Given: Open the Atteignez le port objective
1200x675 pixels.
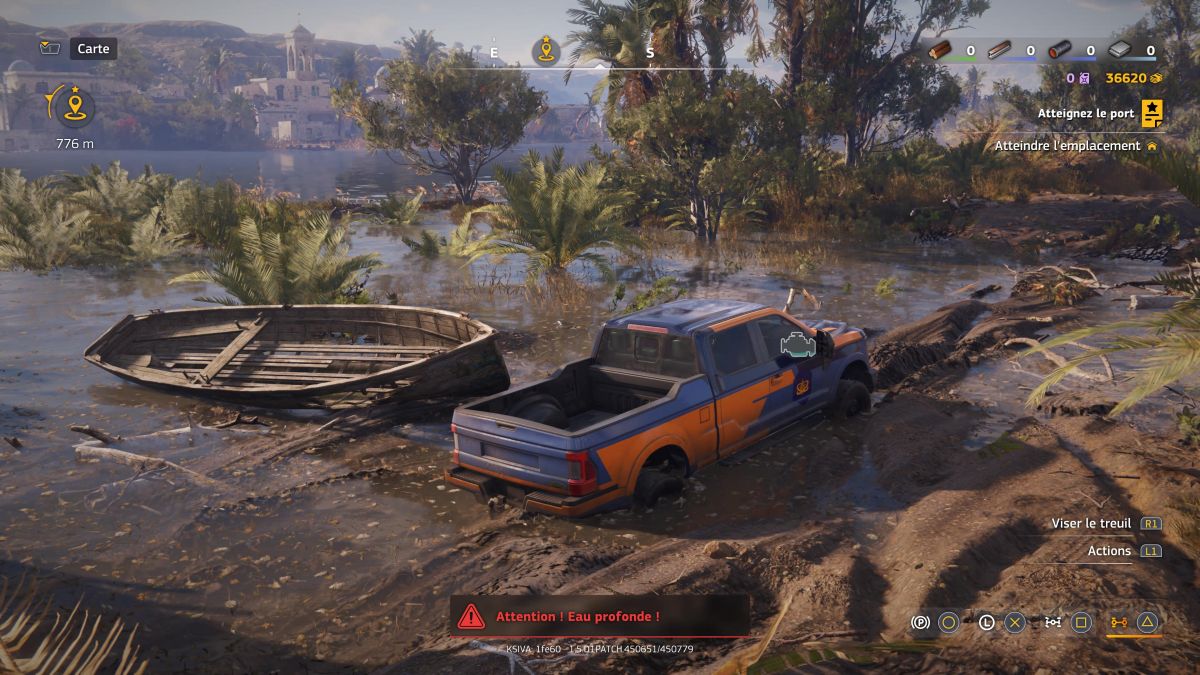Looking at the screenshot, I should [x=1085, y=114].
